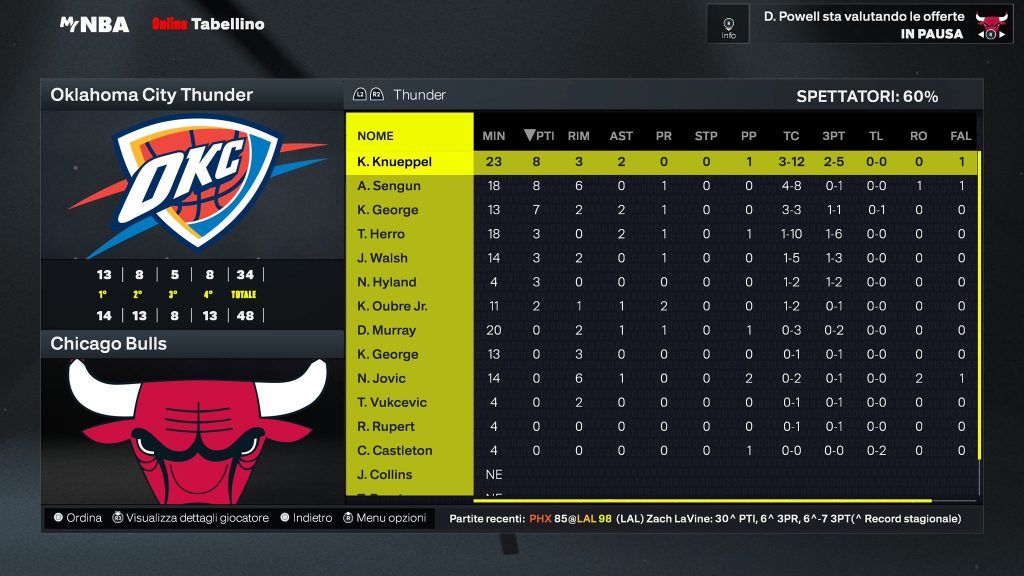
Task: Switch the Thunder team tab
Action: pyautogui.click(x=419, y=95)
